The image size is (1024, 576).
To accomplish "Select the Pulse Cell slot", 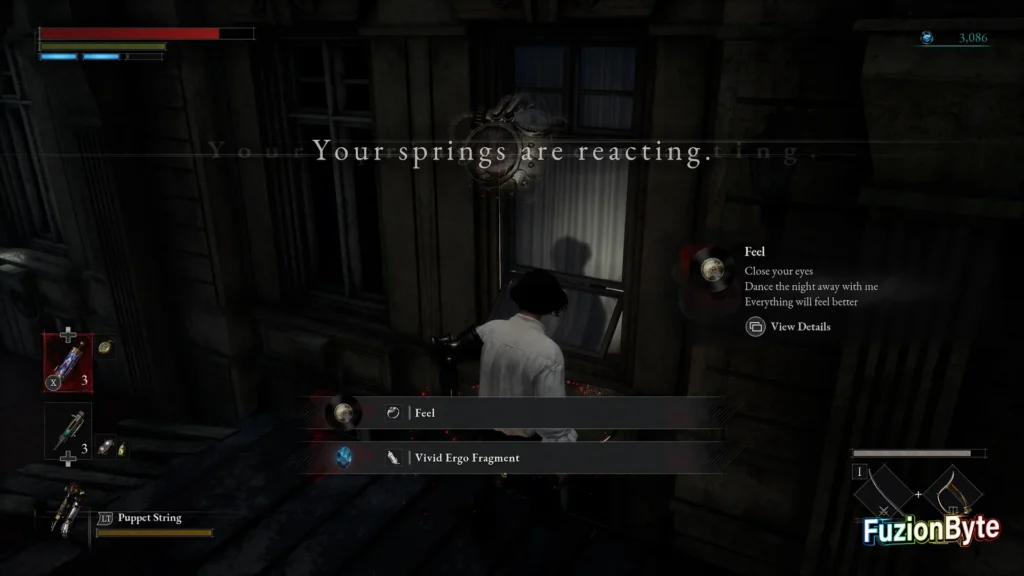I will (x=68, y=363).
